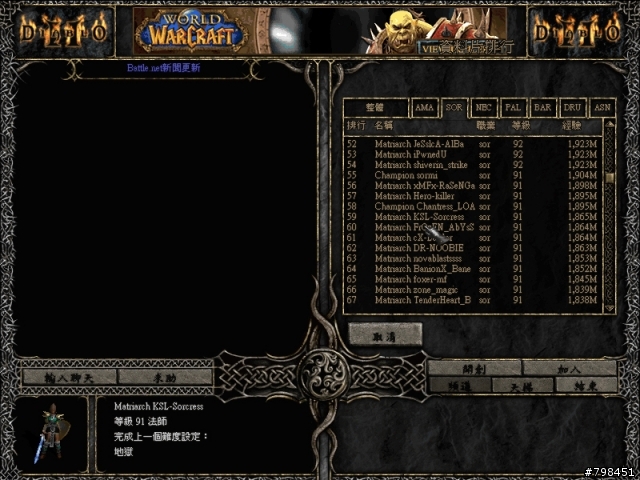Open the BAR ladder tab
Image resolution: width=640 pixels, height=480 pixels.
coord(543,107)
